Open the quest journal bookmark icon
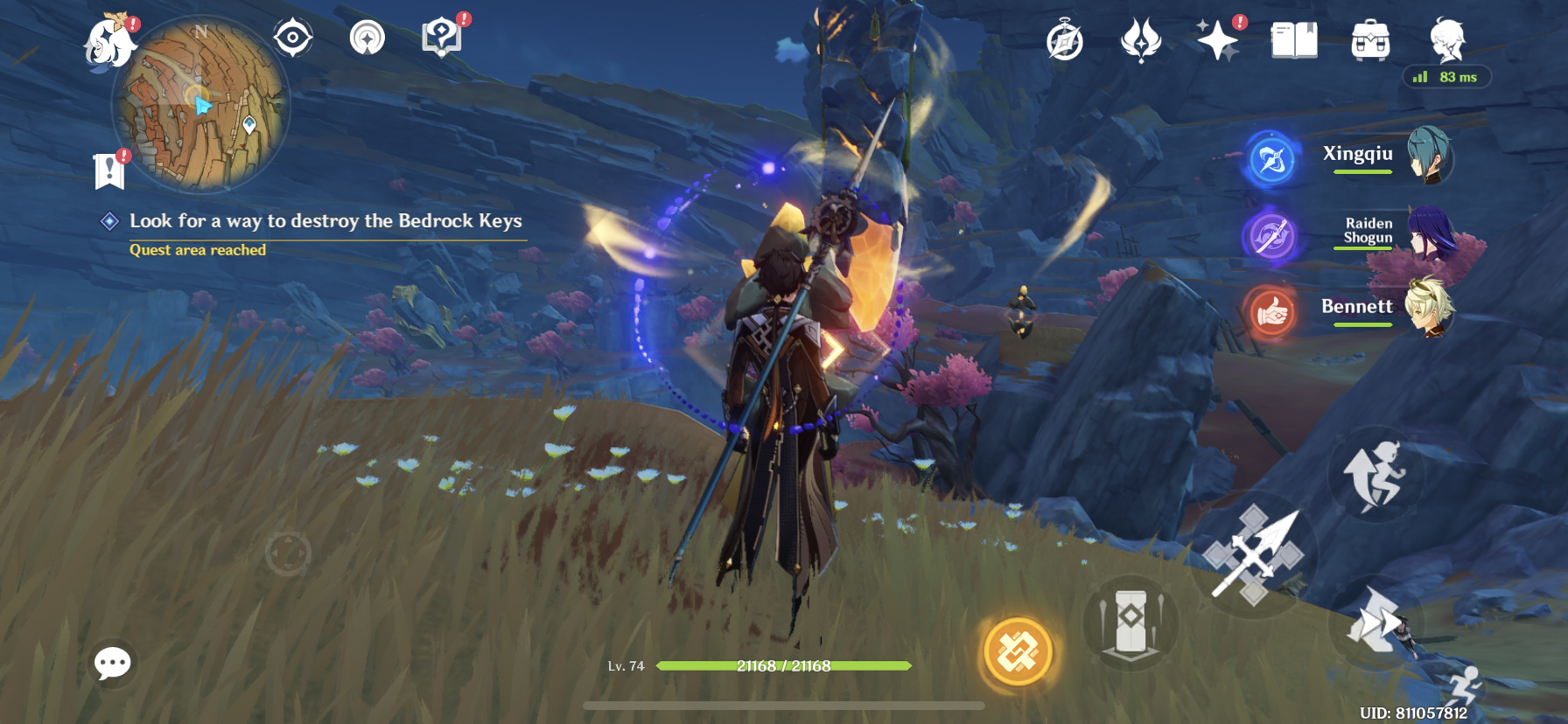This screenshot has height=724, width=1568. (x=109, y=171)
